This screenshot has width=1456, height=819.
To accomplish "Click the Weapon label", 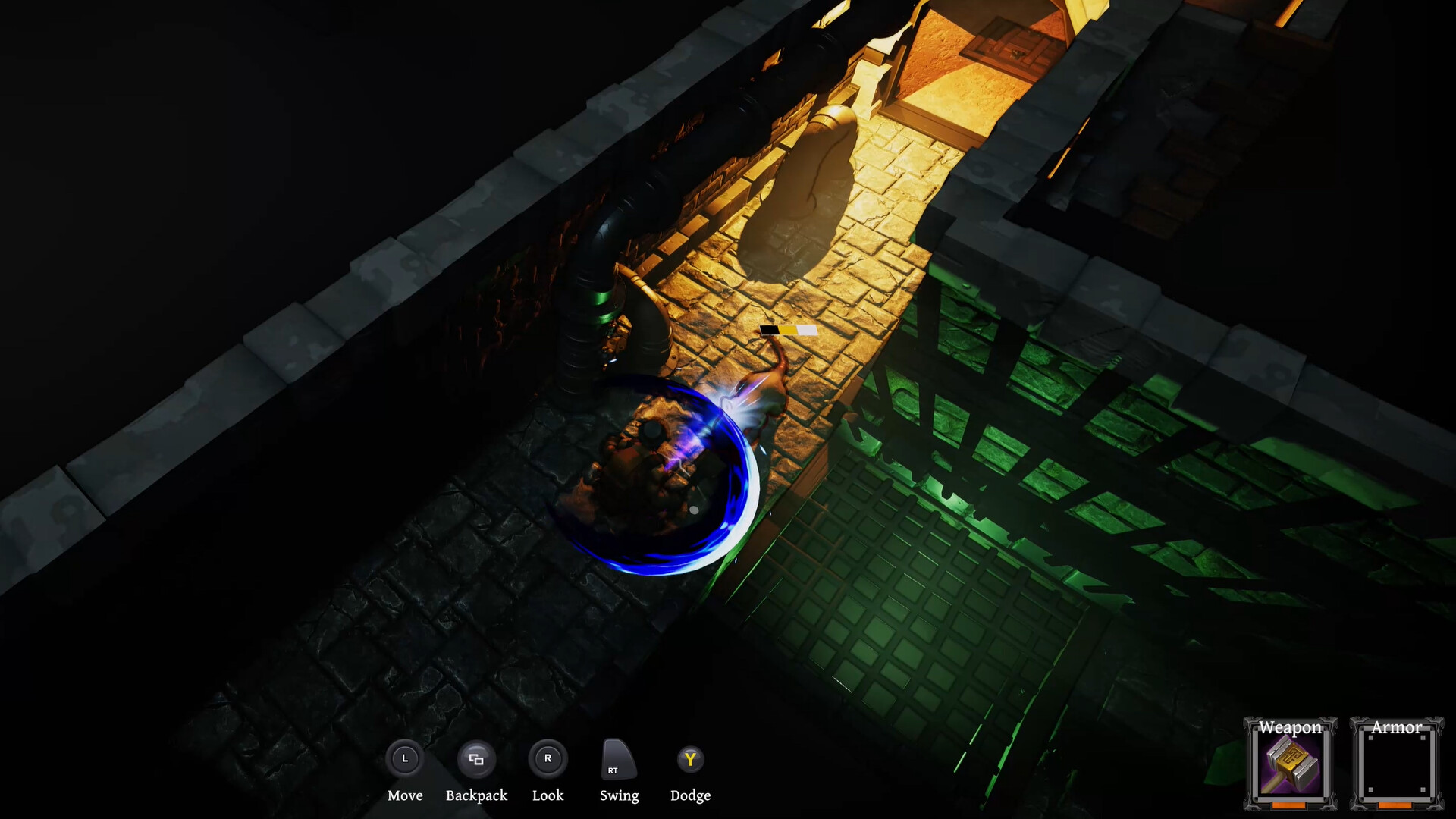I will (1289, 726).
